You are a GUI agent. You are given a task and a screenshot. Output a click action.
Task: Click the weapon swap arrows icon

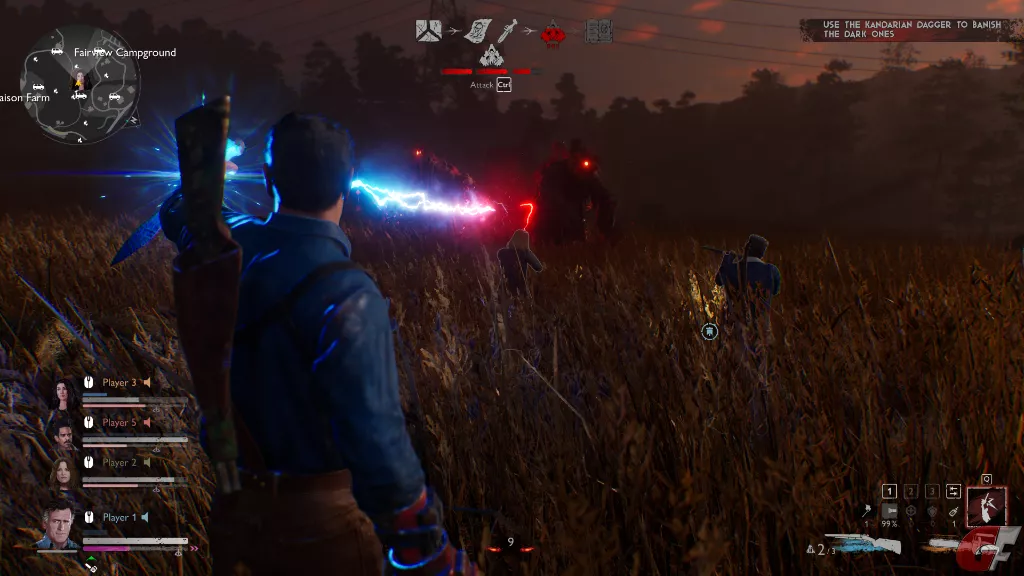pyautogui.click(x=954, y=491)
